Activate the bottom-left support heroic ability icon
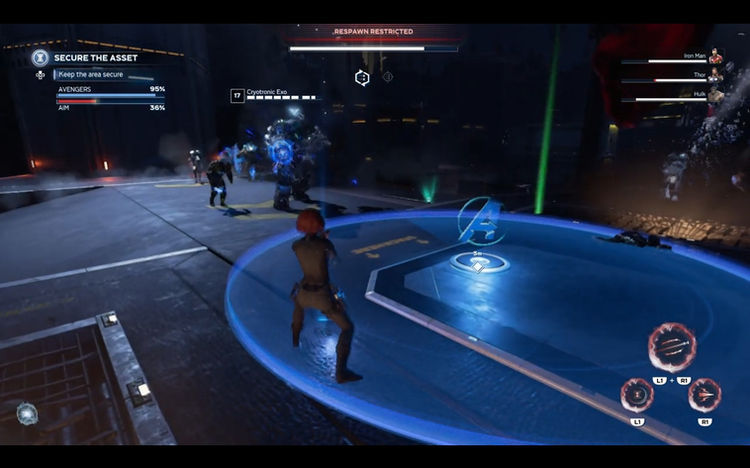This screenshot has width=750, height=468. click(x=637, y=395)
